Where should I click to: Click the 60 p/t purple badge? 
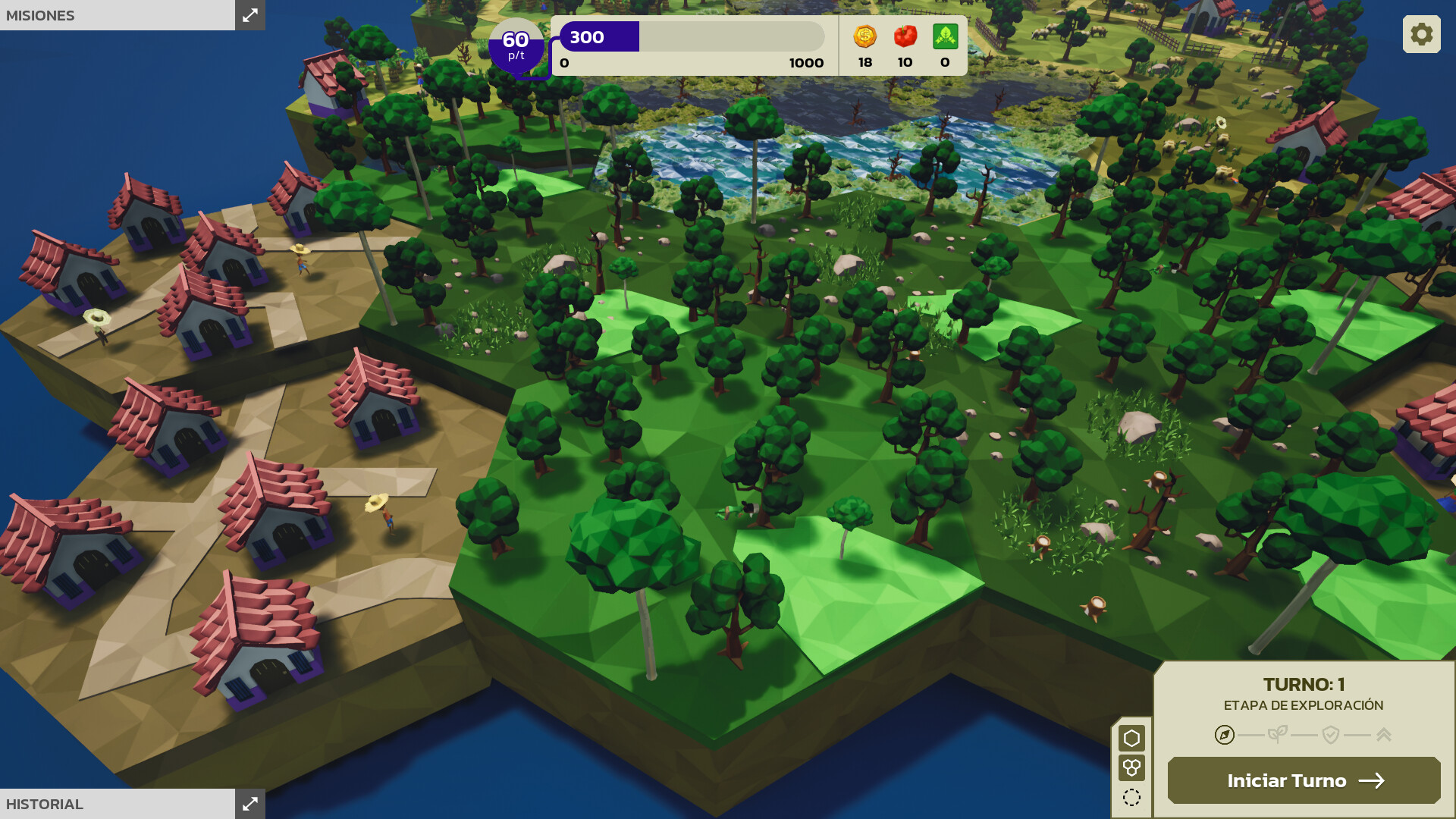click(516, 47)
